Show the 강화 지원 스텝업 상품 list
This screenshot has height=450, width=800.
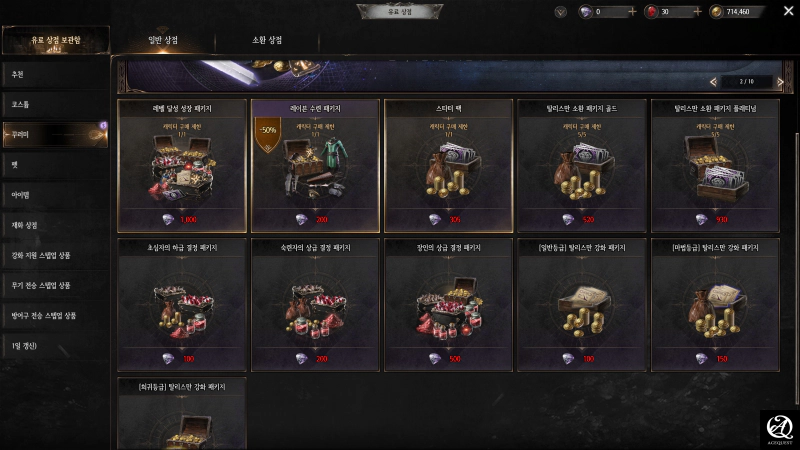55,255
